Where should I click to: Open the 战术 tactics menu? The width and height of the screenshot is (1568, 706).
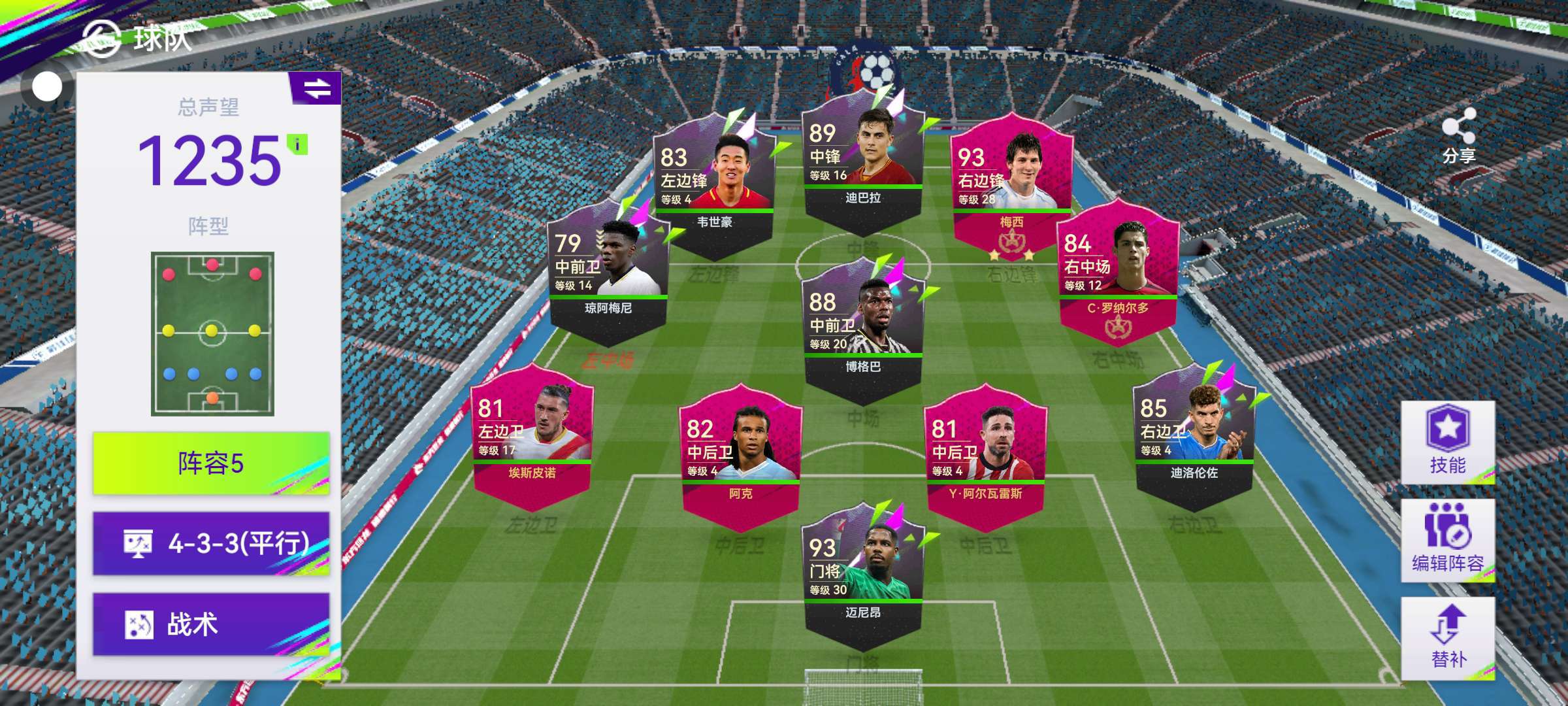click(x=210, y=624)
